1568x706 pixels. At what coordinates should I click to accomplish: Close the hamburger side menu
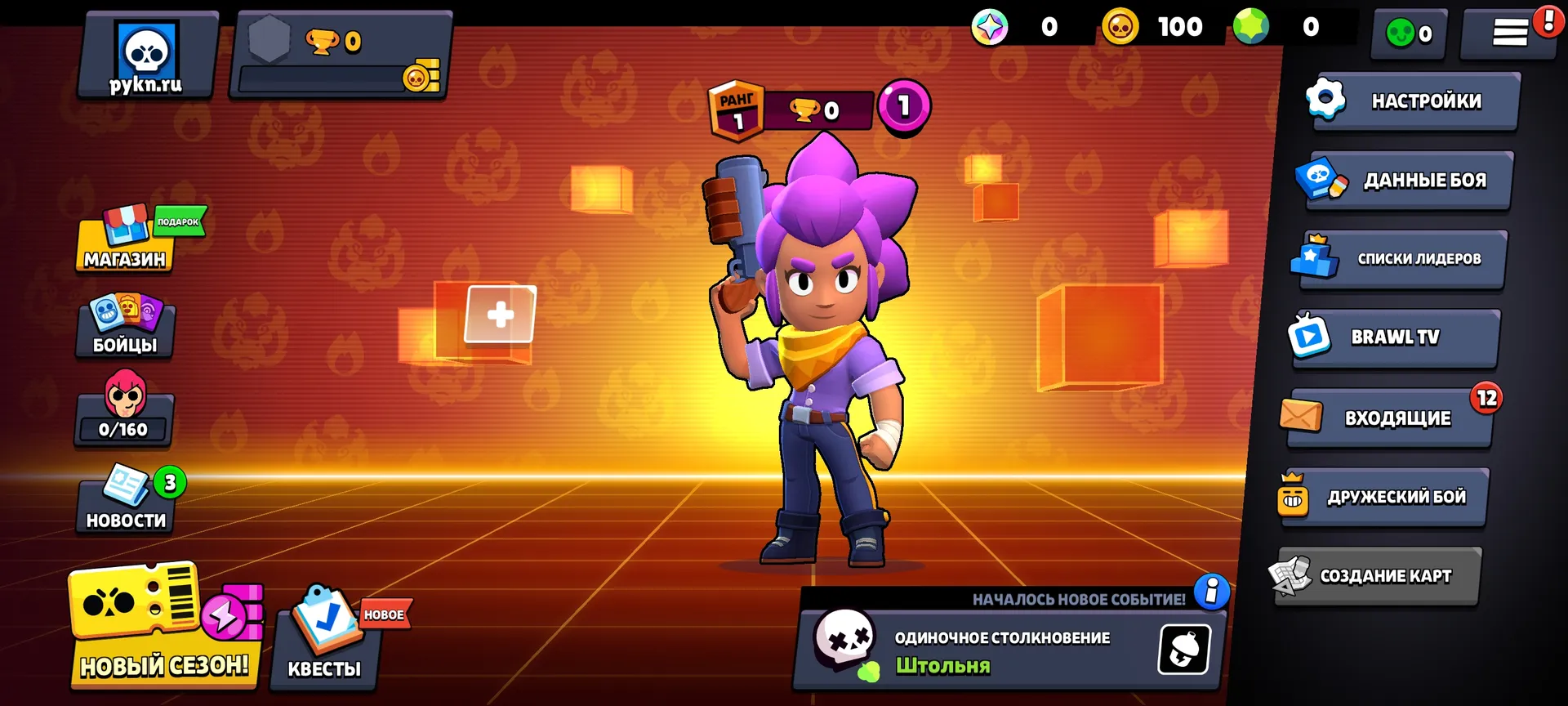click(1510, 33)
